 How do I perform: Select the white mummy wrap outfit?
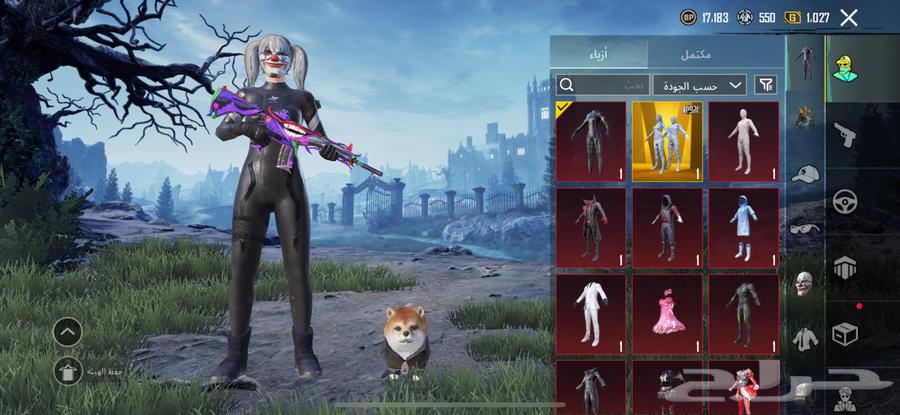(x=744, y=141)
